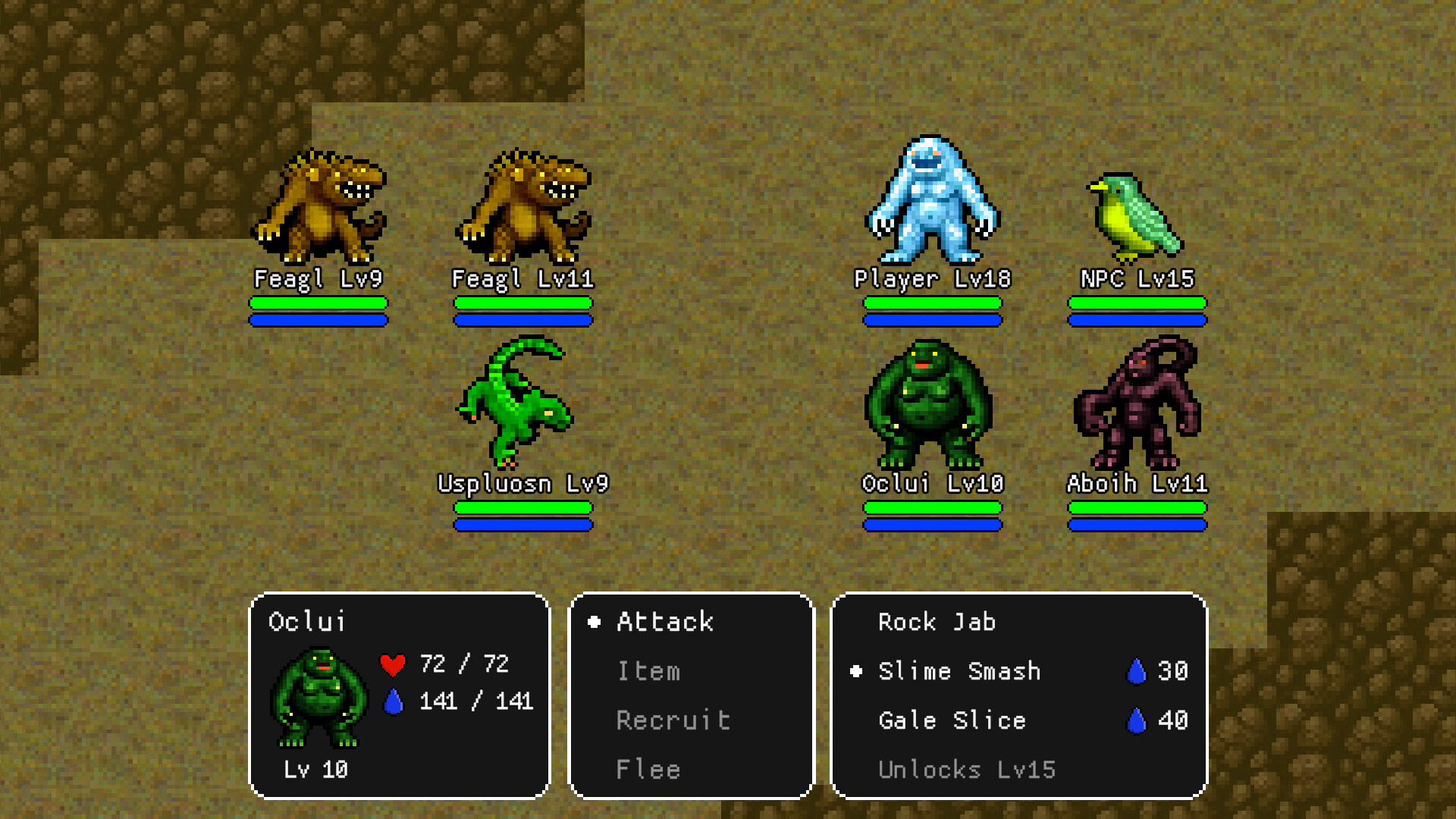Viewport: 1456px width, 819px height.
Task: Select the Feagl Lv9 enemy sprite
Action: pyautogui.click(x=318, y=205)
